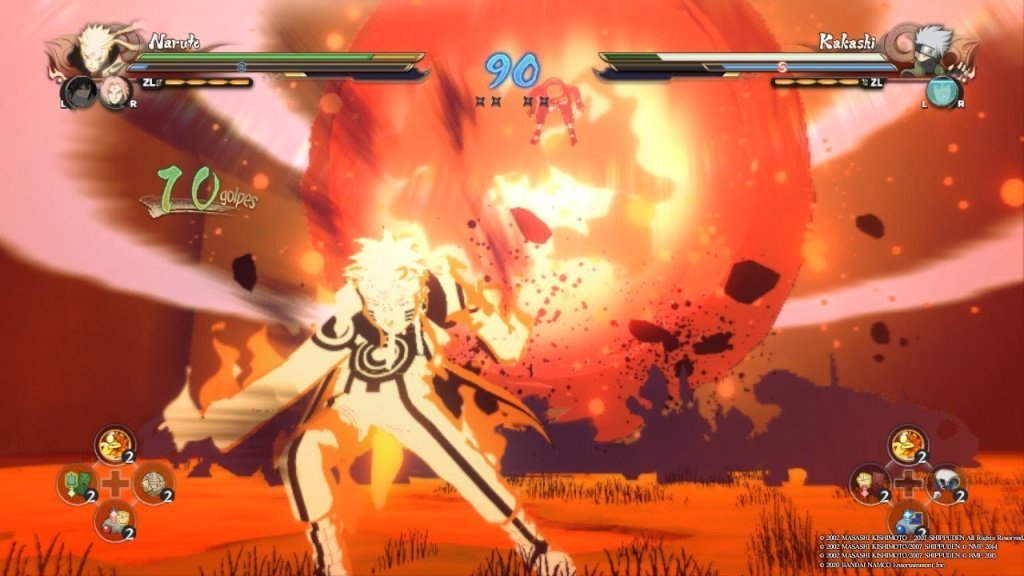Use Naruto's cracked stone ball item
Viewport: 1024px width, 576px height.
click(x=153, y=483)
